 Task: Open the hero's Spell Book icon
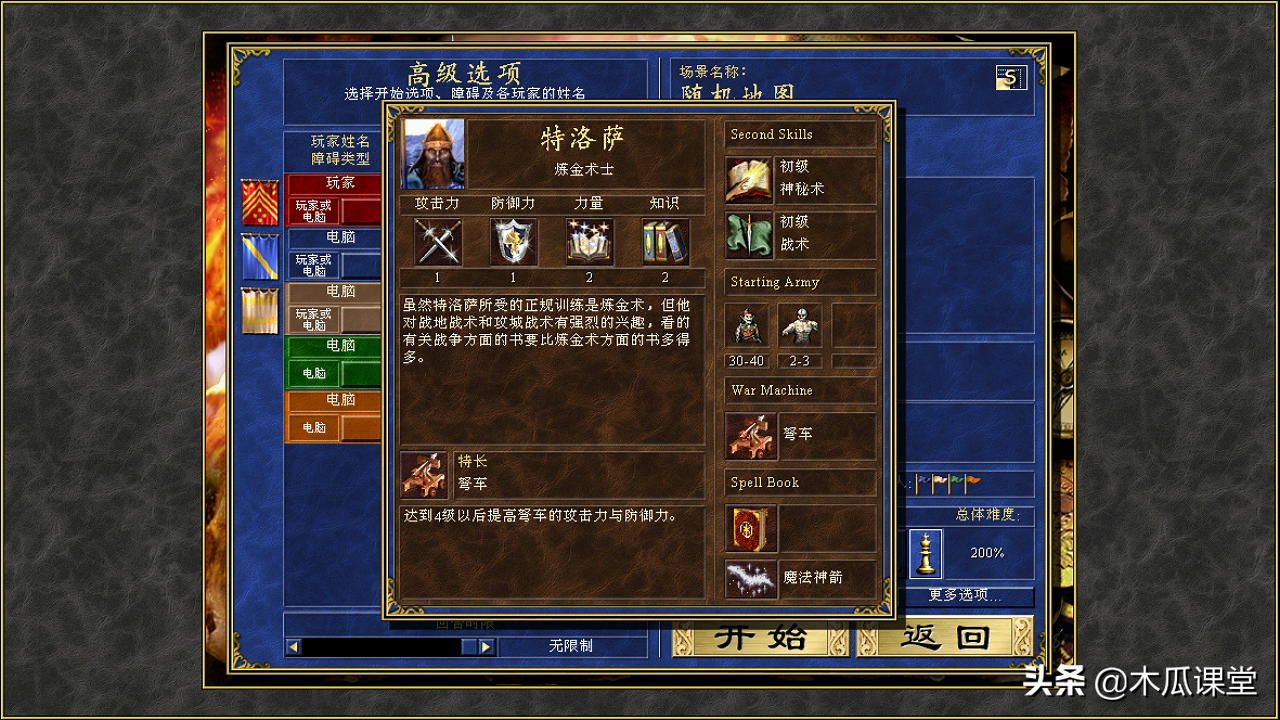tap(750, 530)
